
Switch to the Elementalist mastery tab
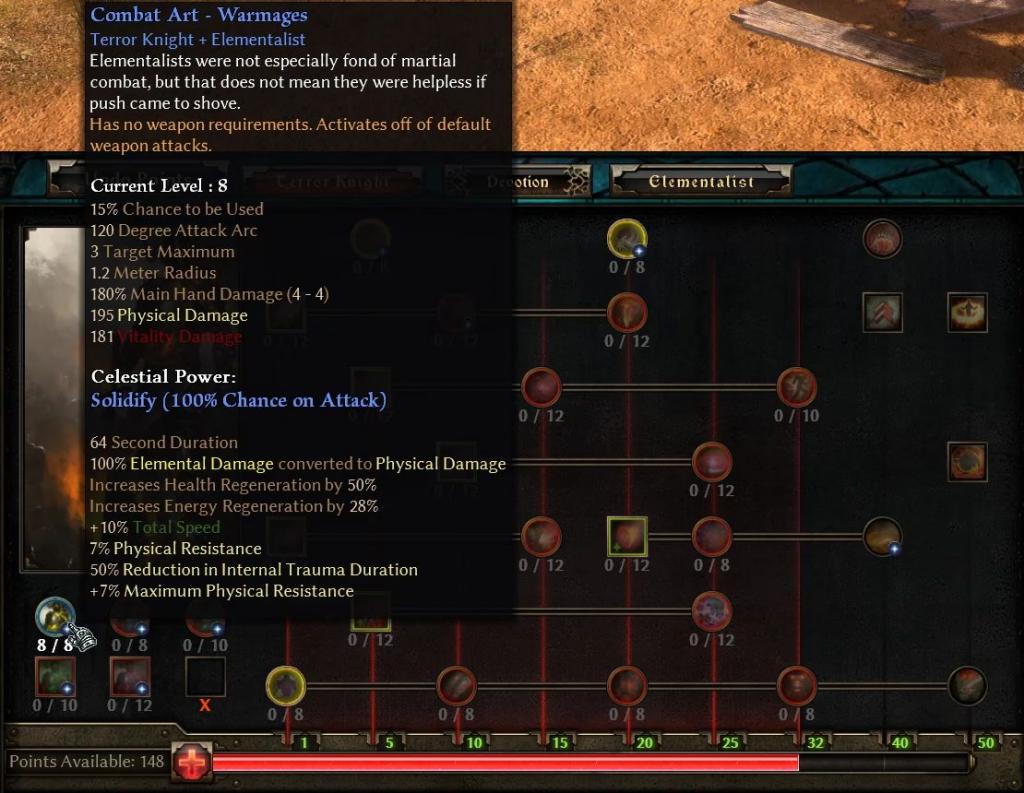700,182
